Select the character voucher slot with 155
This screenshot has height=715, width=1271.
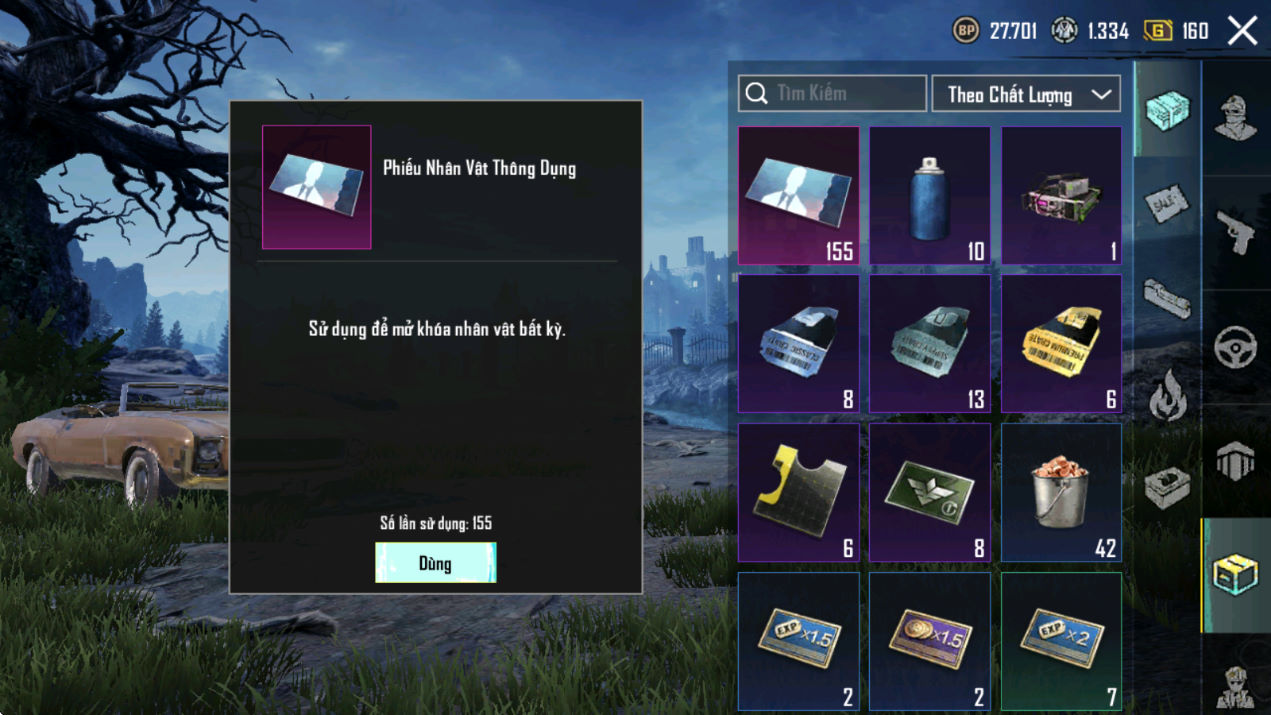[x=798, y=196]
